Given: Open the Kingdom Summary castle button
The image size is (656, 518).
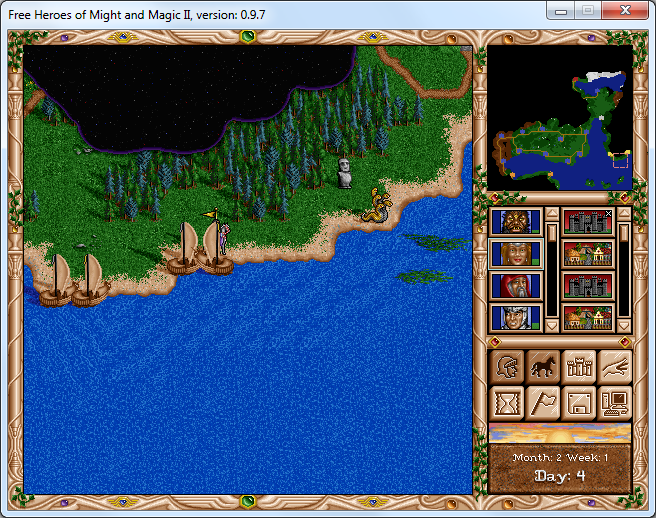Looking at the screenshot, I should (x=579, y=367).
